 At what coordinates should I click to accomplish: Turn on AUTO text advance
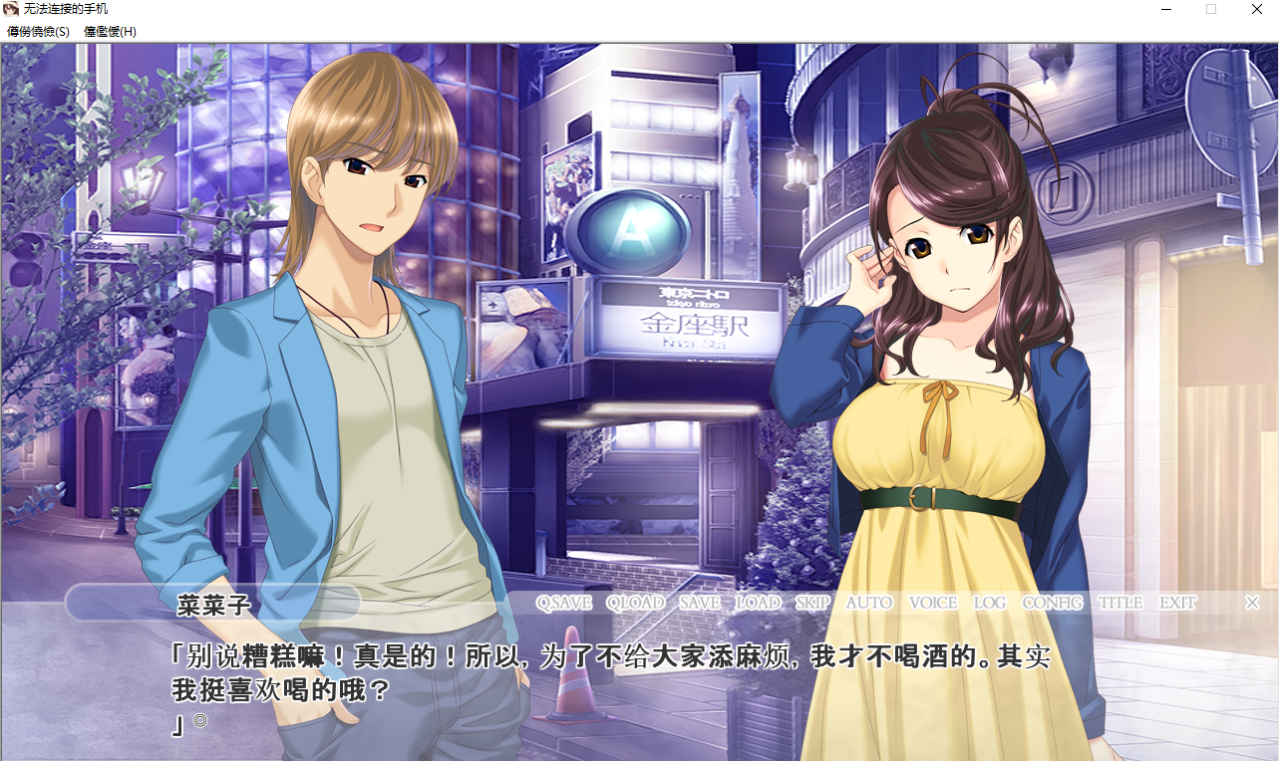869,603
